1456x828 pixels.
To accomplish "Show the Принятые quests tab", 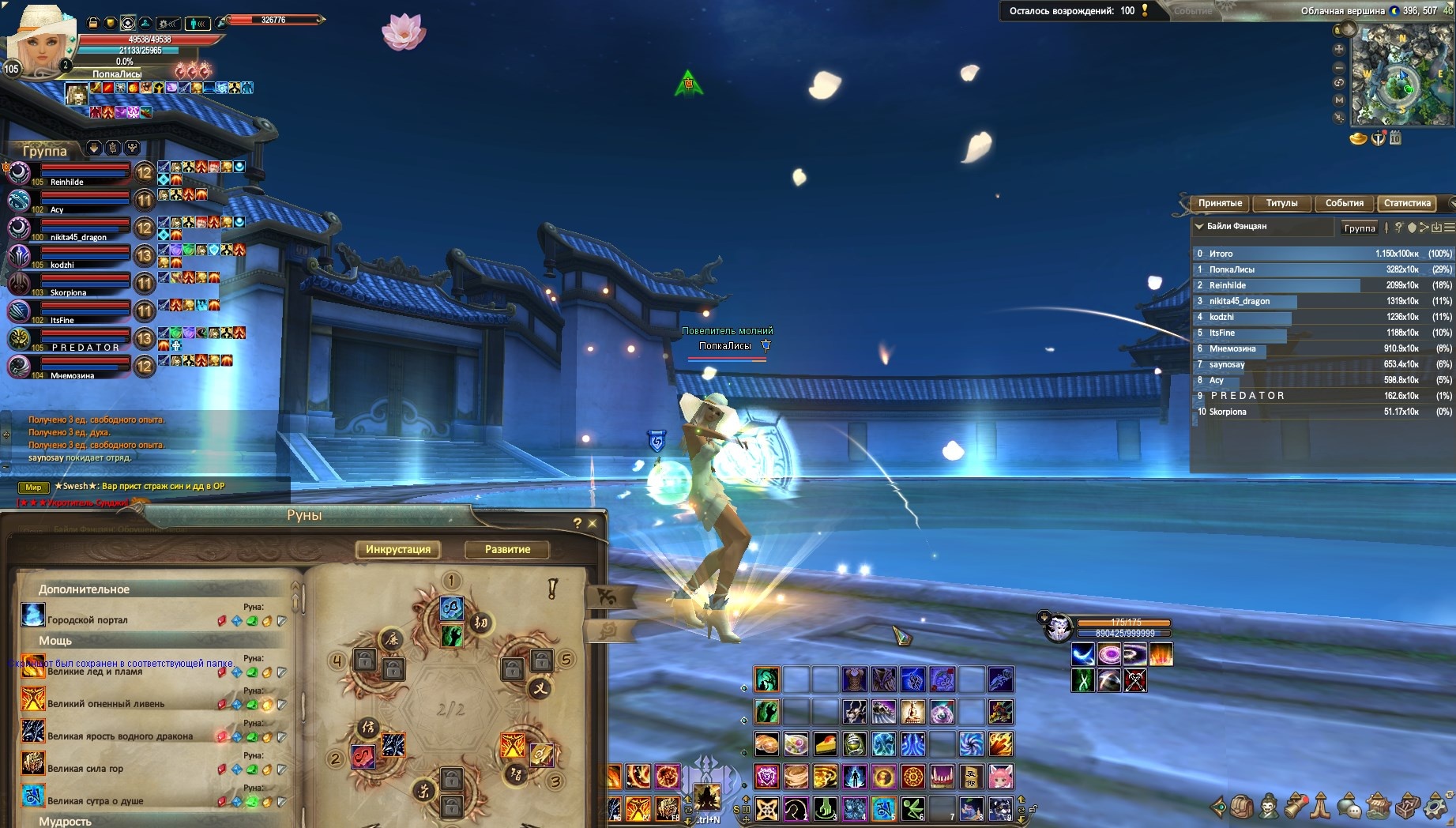I will click(x=1220, y=203).
